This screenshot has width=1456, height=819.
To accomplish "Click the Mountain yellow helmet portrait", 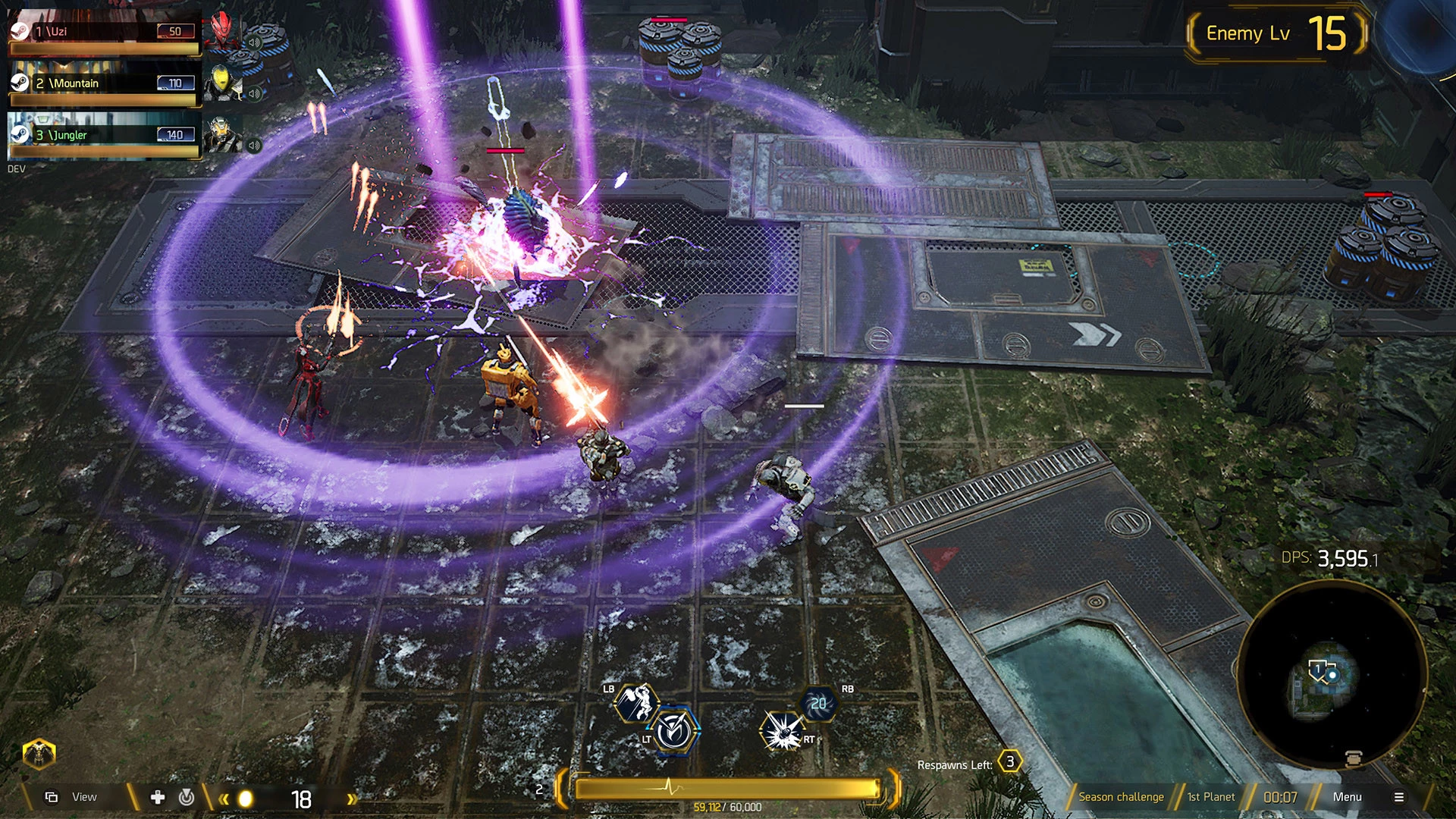I will [x=221, y=82].
